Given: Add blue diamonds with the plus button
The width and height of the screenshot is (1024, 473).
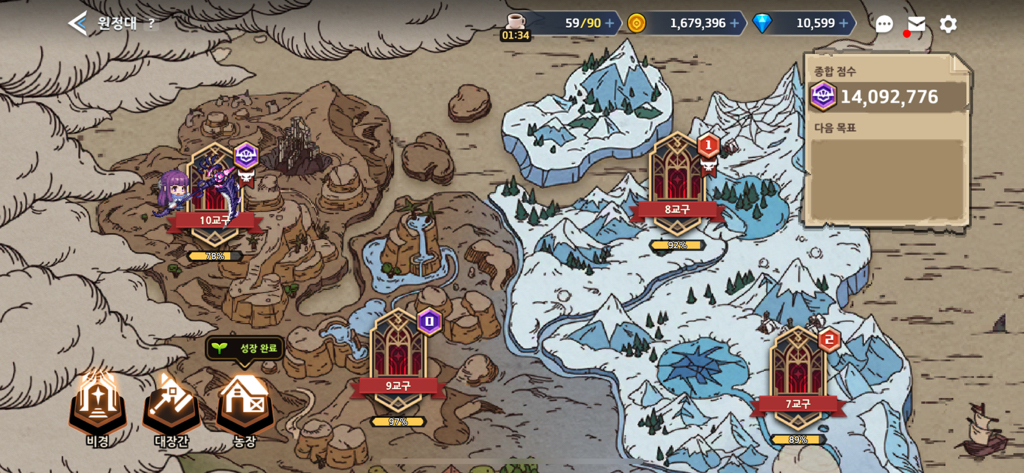Looking at the screenshot, I should 844,23.
